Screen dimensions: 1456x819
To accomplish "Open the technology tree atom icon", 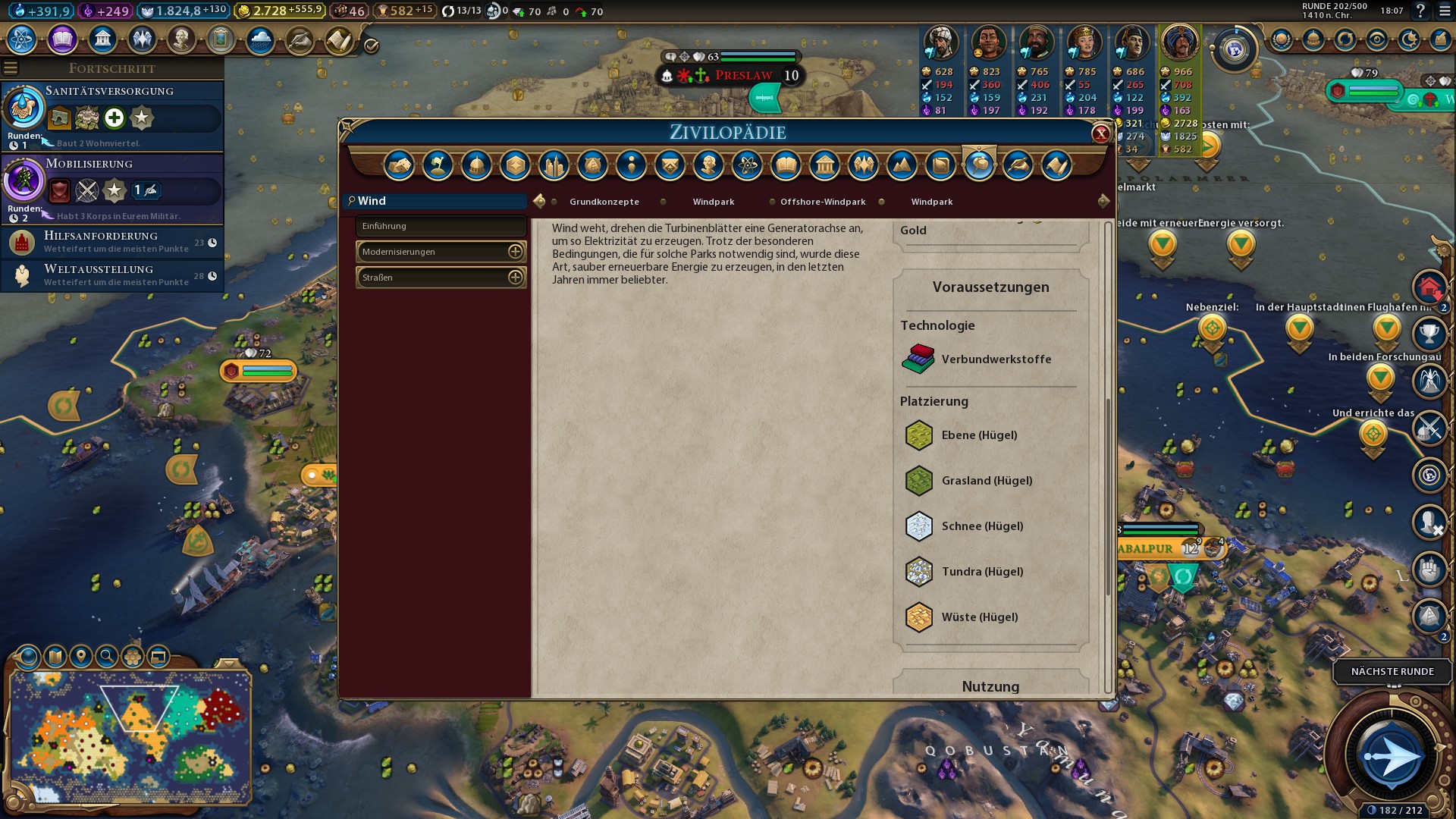I will [22, 39].
